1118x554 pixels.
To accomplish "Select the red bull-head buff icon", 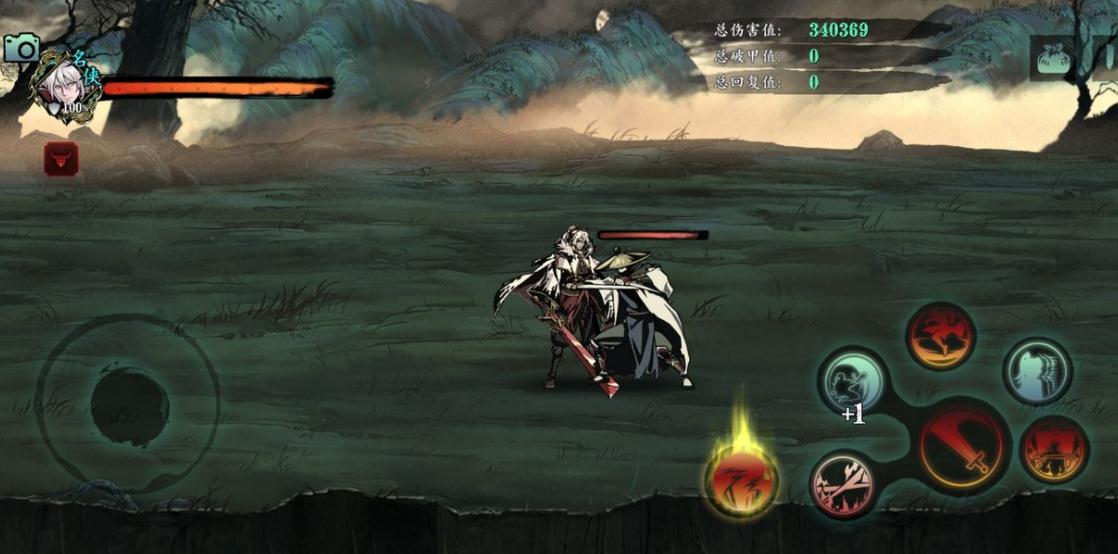I will pyautogui.click(x=60, y=158).
